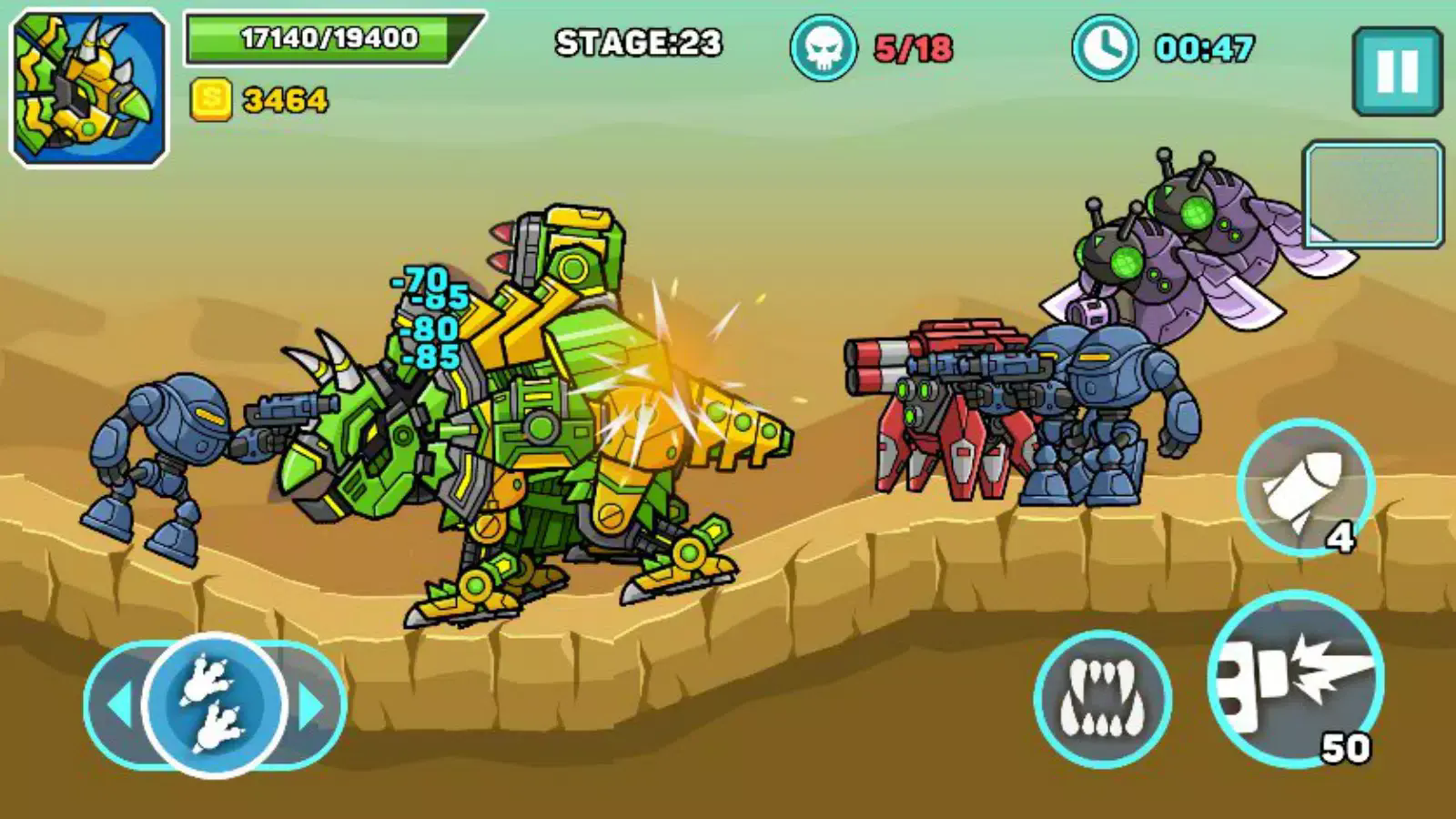Fire the missile special attack
Screen dimensions: 1456x819
tap(1305, 489)
